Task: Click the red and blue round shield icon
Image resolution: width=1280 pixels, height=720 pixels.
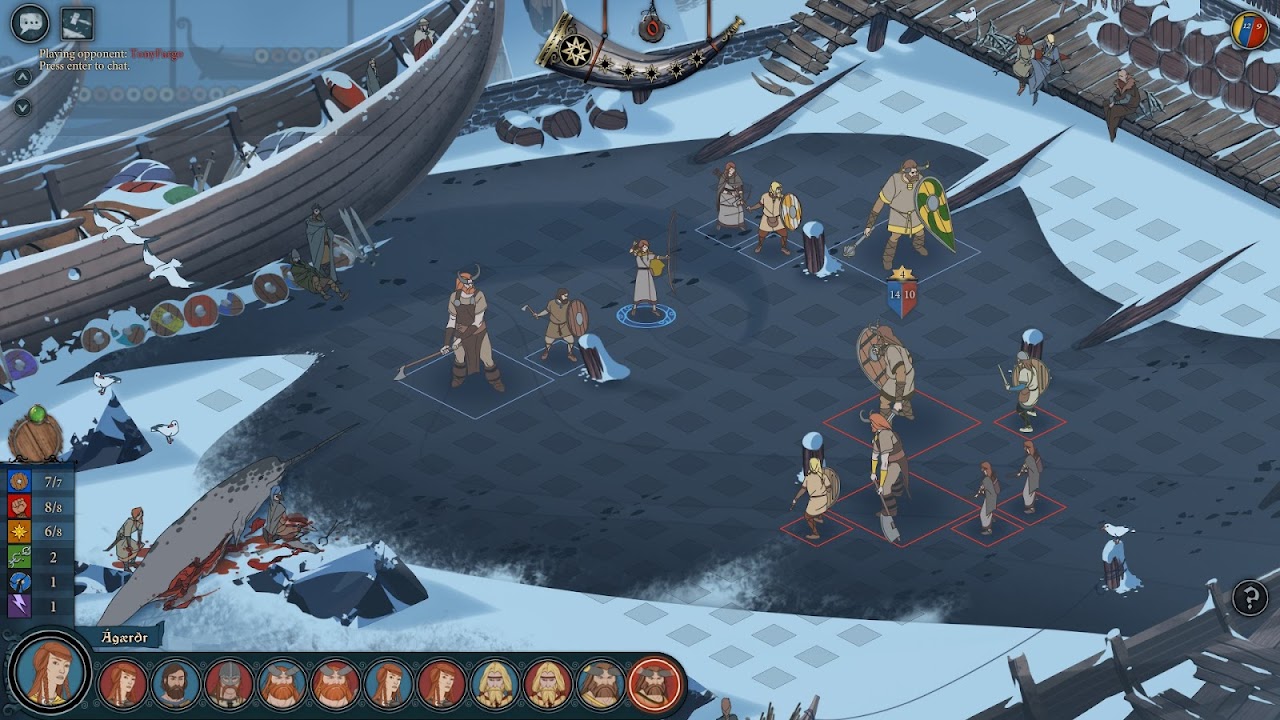Action: tap(1249, 31)
